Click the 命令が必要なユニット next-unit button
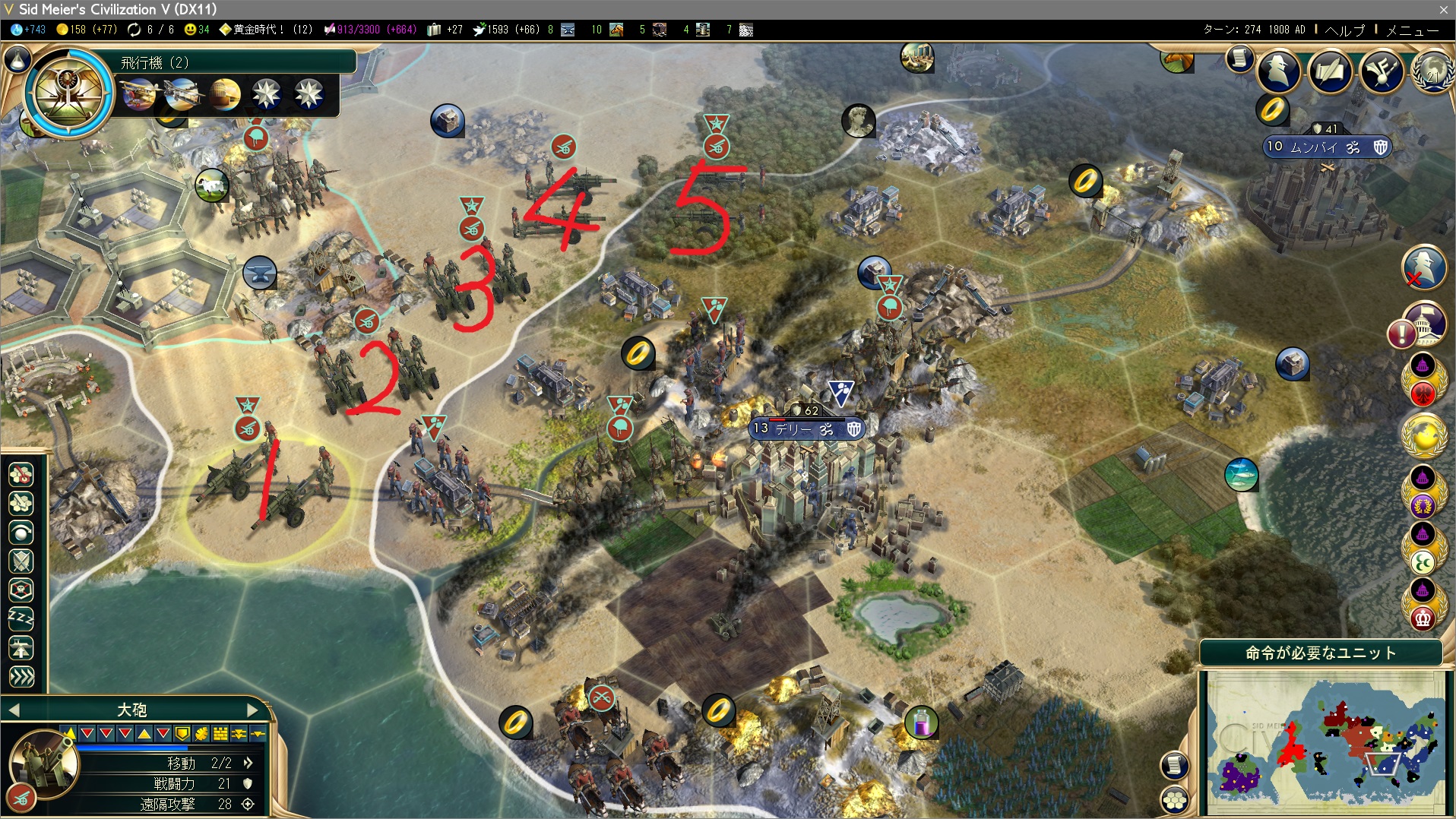1456x819 pixels. (1321, 653)
